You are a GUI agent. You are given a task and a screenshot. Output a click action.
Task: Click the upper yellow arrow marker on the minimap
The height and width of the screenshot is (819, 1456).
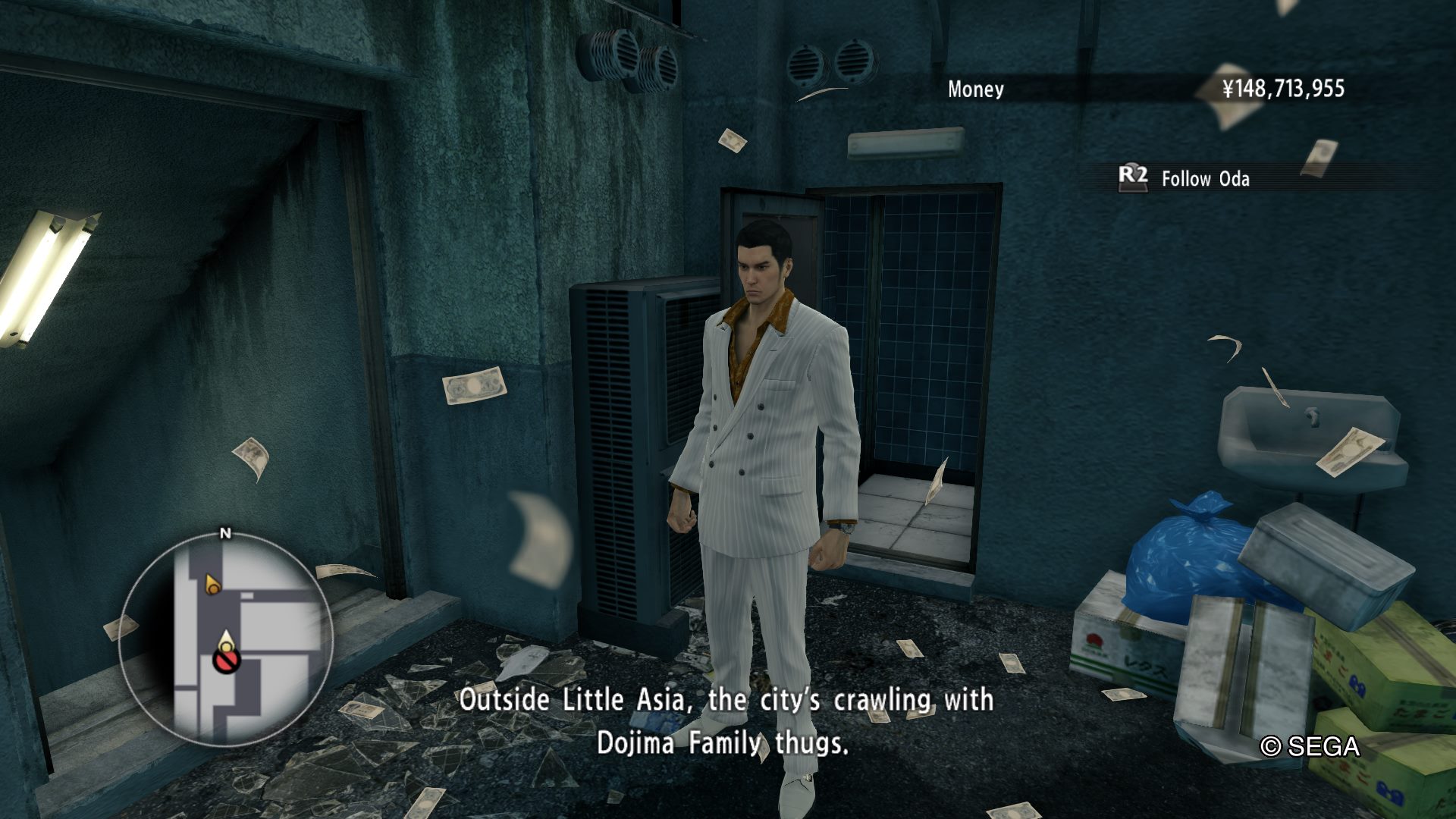(x=212, y=584)
